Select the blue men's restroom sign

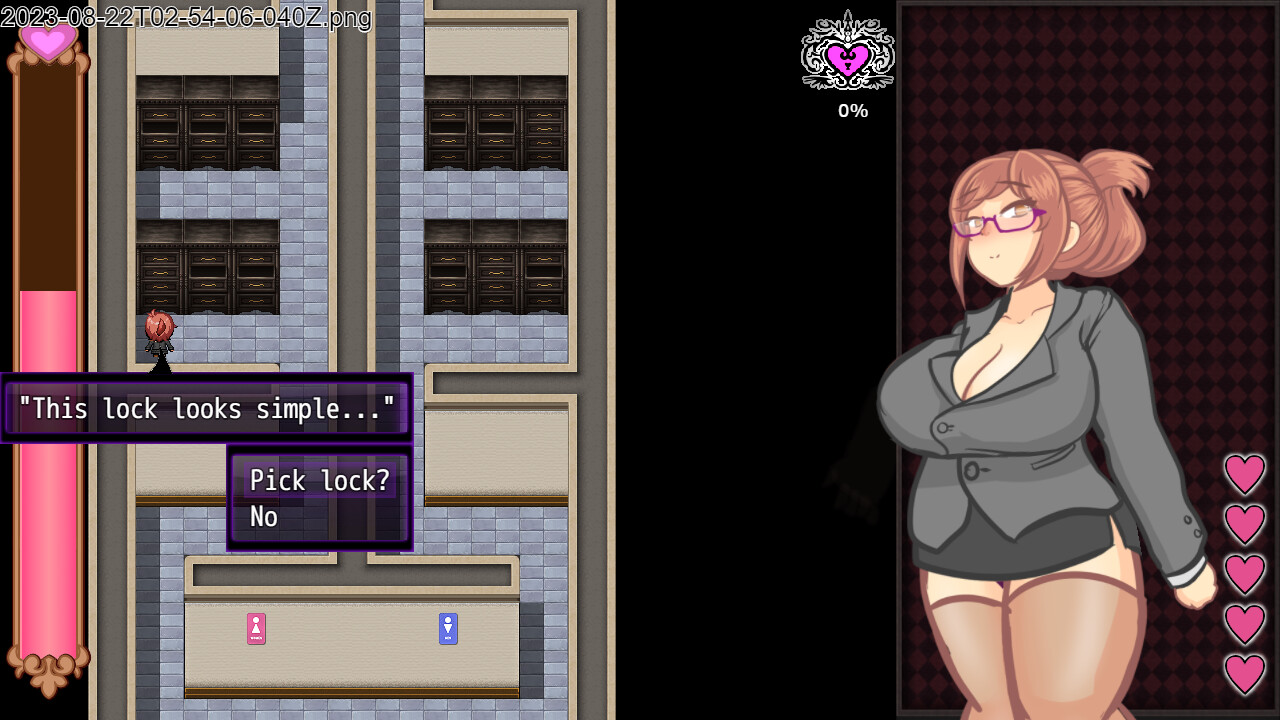pyautogui.click(x=448, y=629)
